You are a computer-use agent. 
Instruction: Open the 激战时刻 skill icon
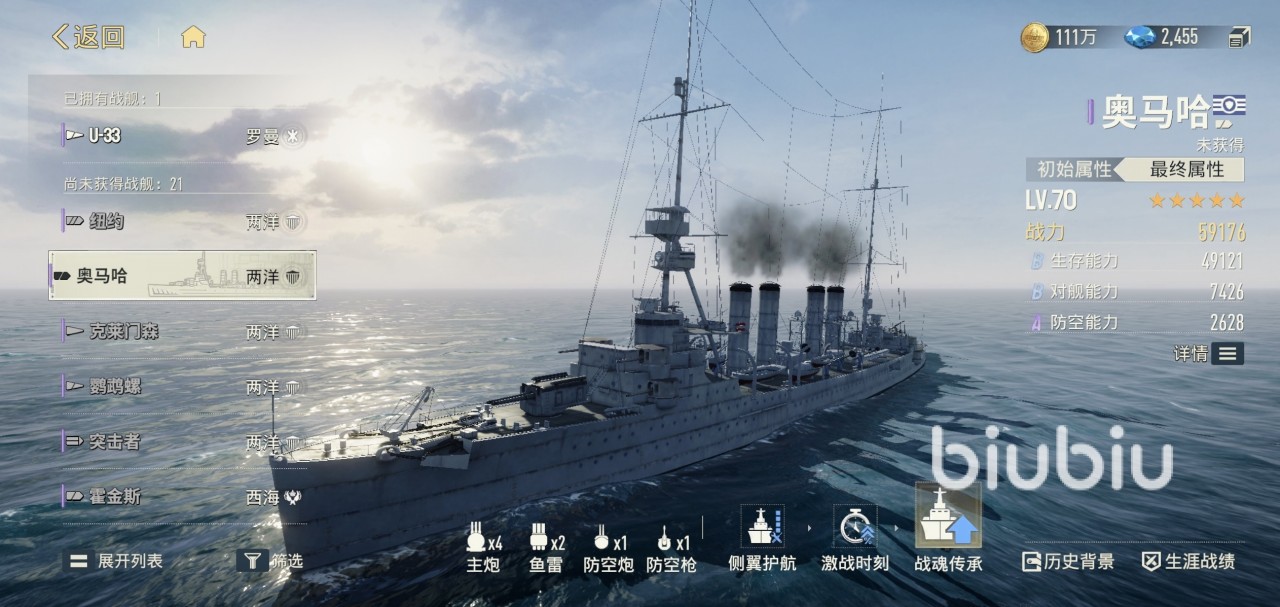coord(855,537)
